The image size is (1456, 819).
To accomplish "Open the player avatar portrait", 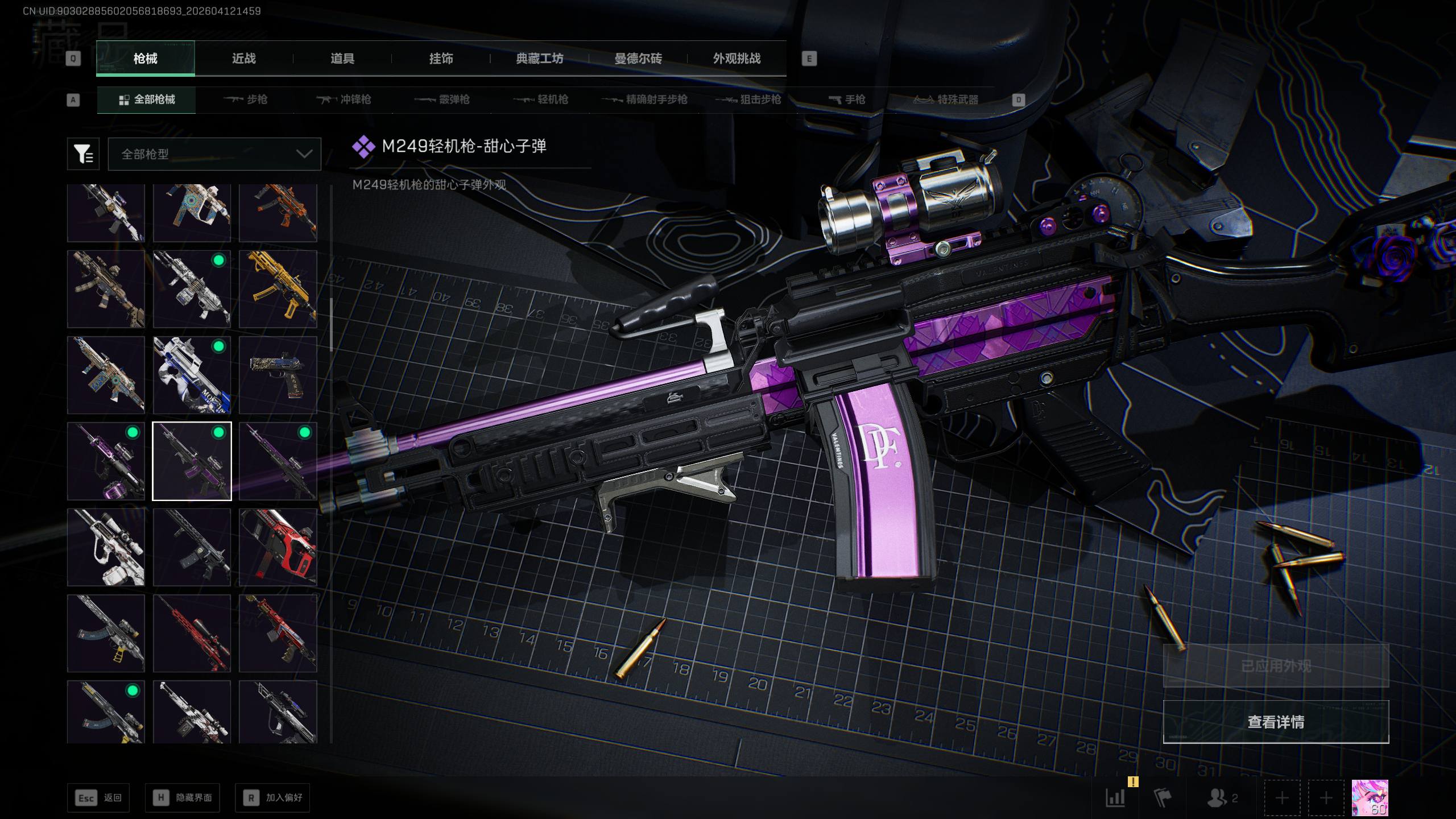I will click(1370, 797).
